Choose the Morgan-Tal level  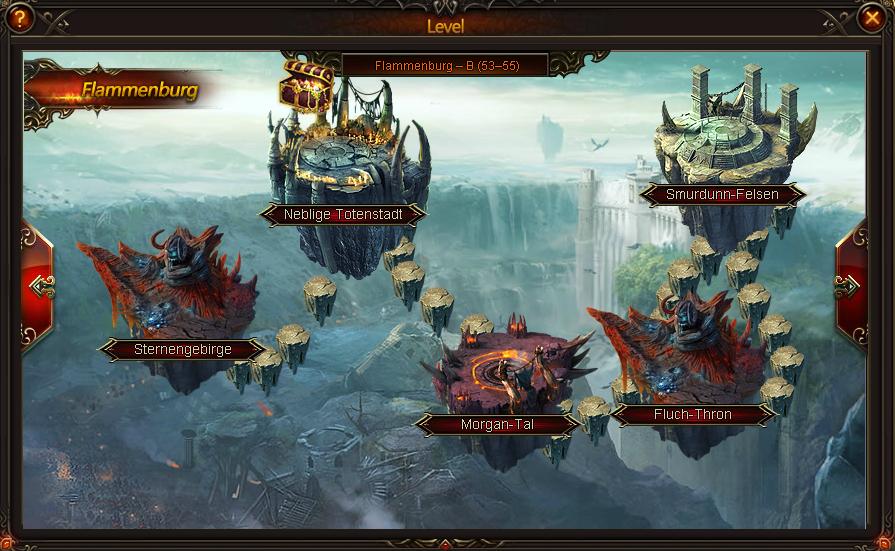[497, 424]
